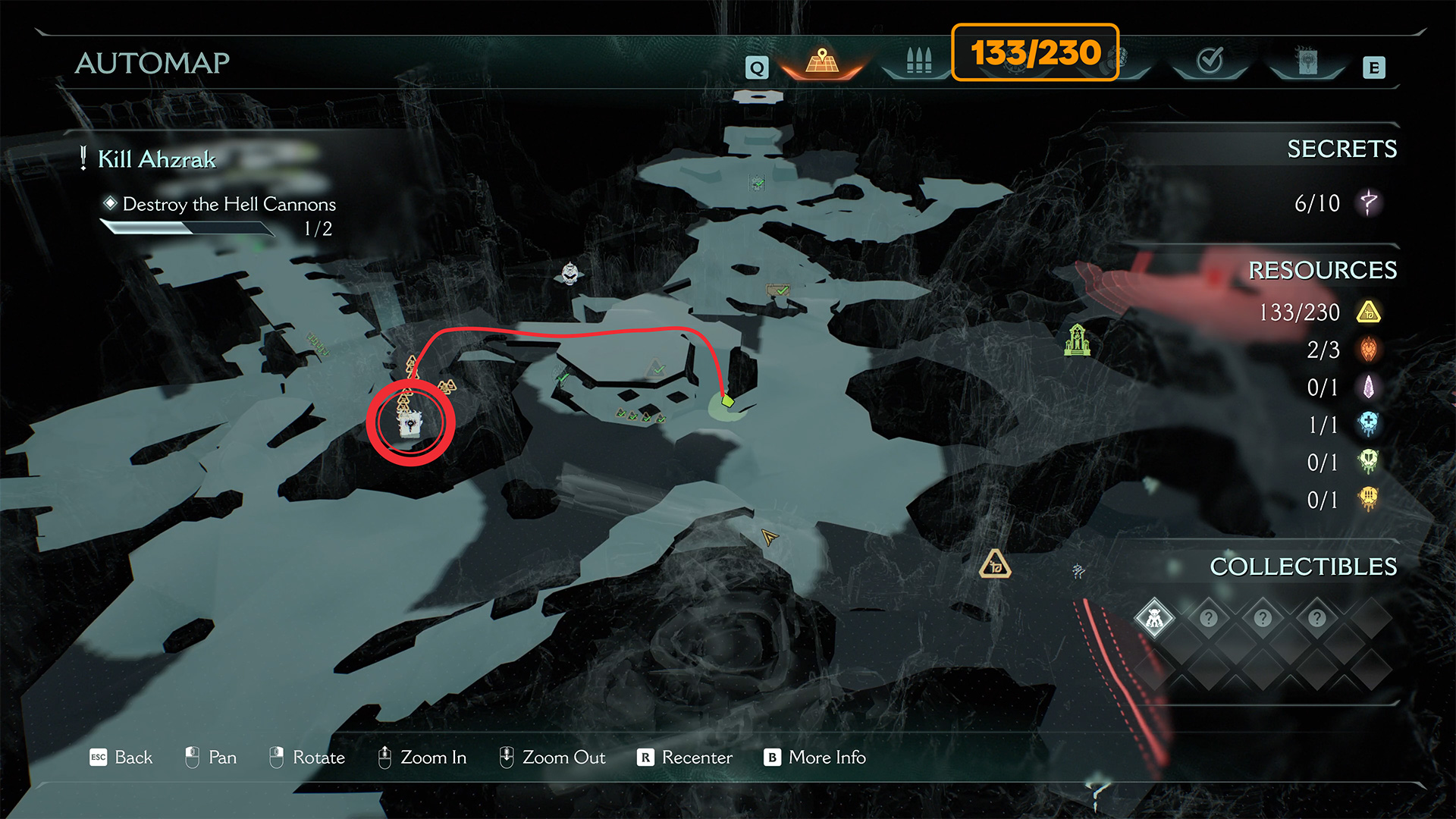Viewport: 1456px width, 819px height.
Task: Open the flaming codex book tab
Action: [x=1307, y=61]
